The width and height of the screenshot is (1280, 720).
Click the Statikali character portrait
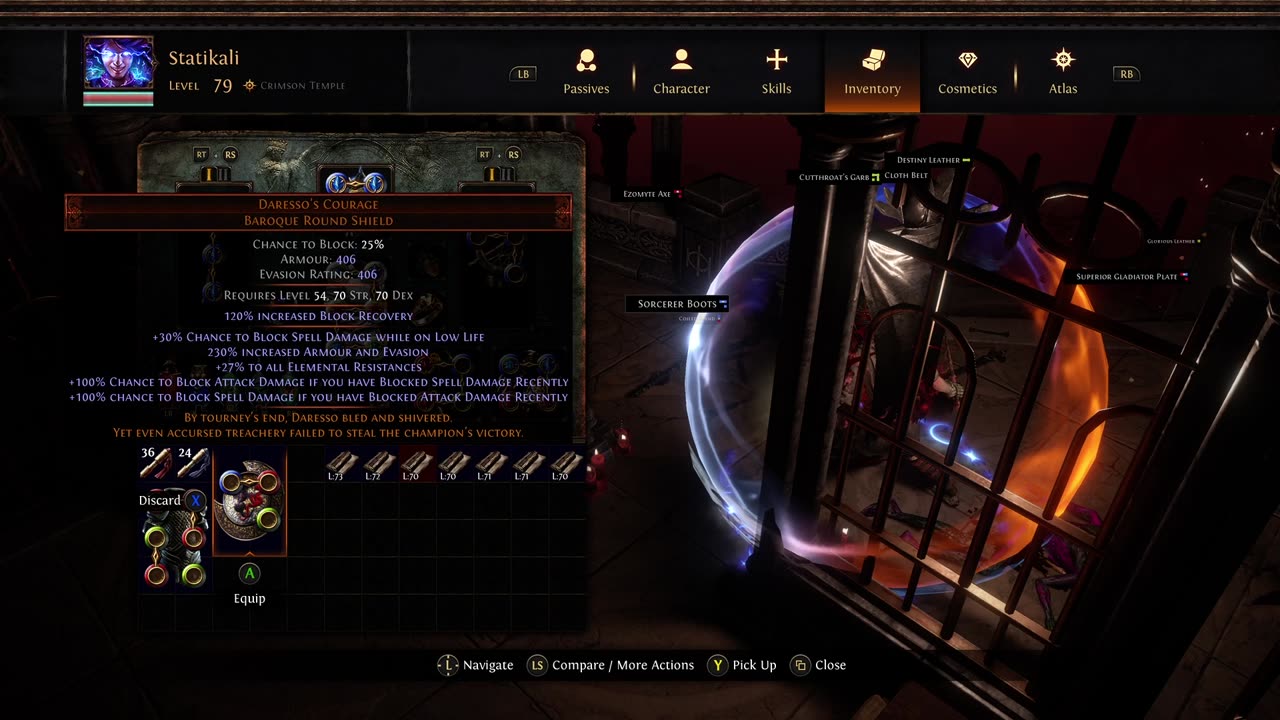point(118,66)
